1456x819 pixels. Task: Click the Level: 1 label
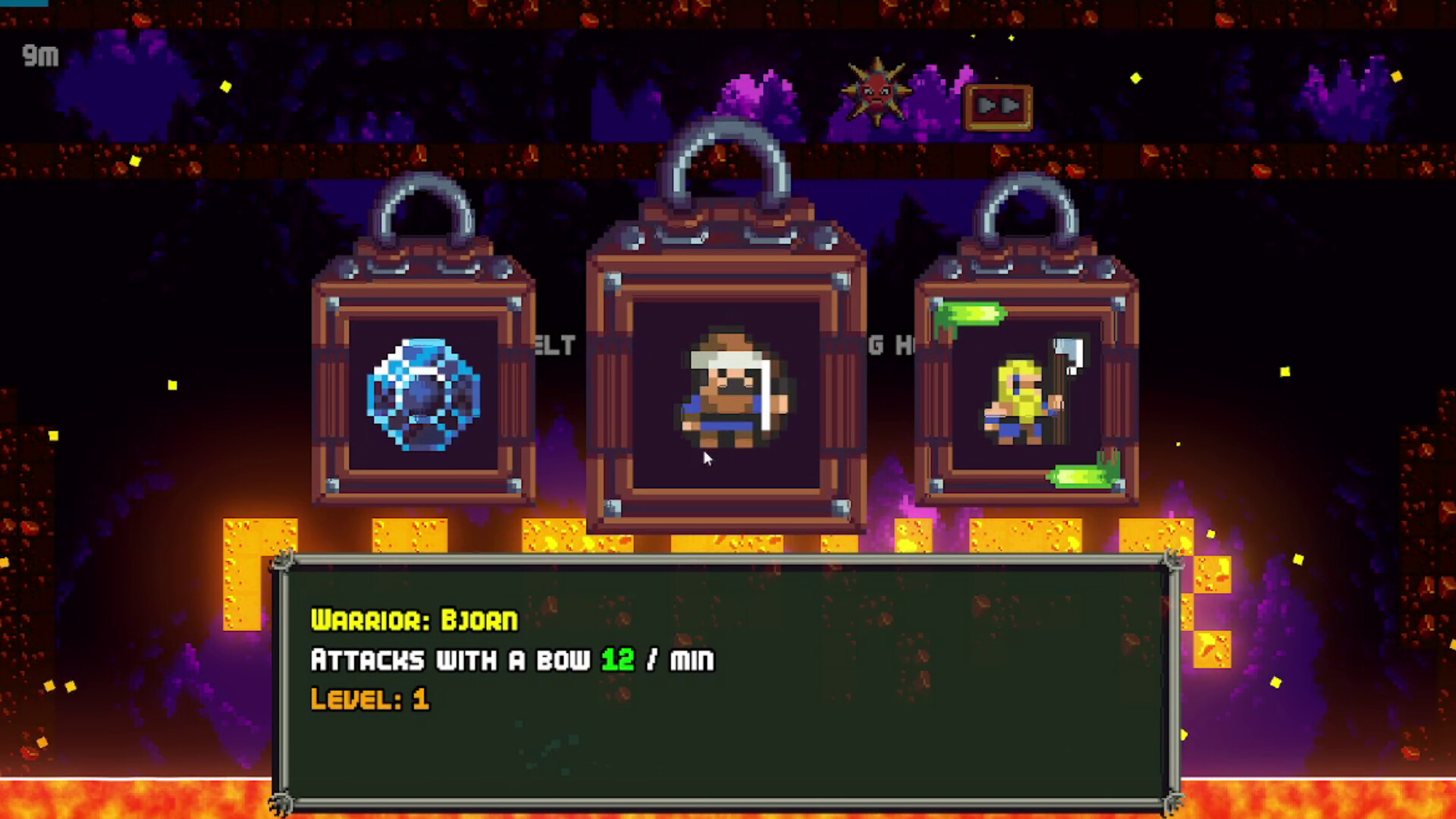coord(369,698)
